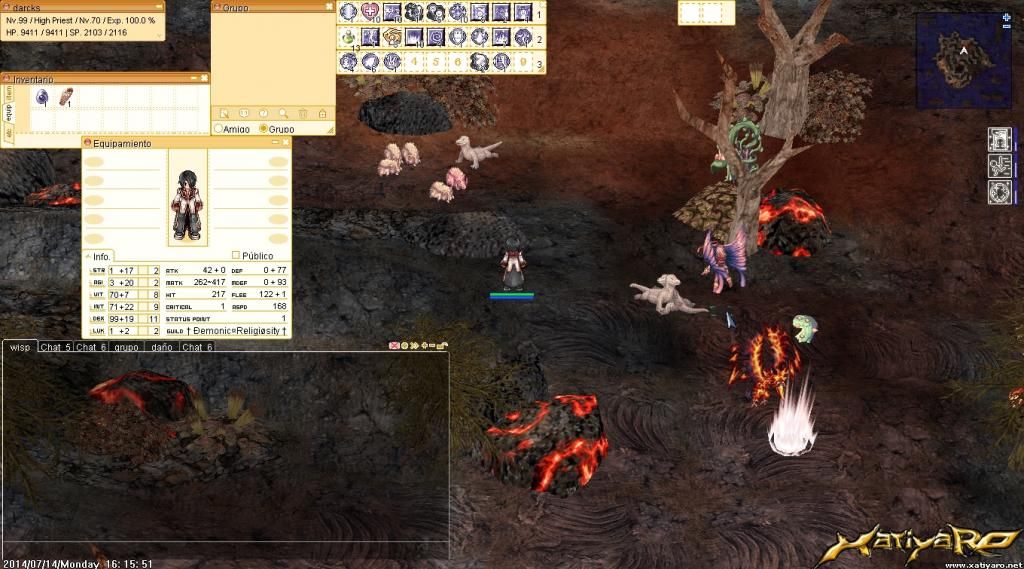Close the Grupo window
This screenshot has height=569, width=1024.
pos(330,6)
